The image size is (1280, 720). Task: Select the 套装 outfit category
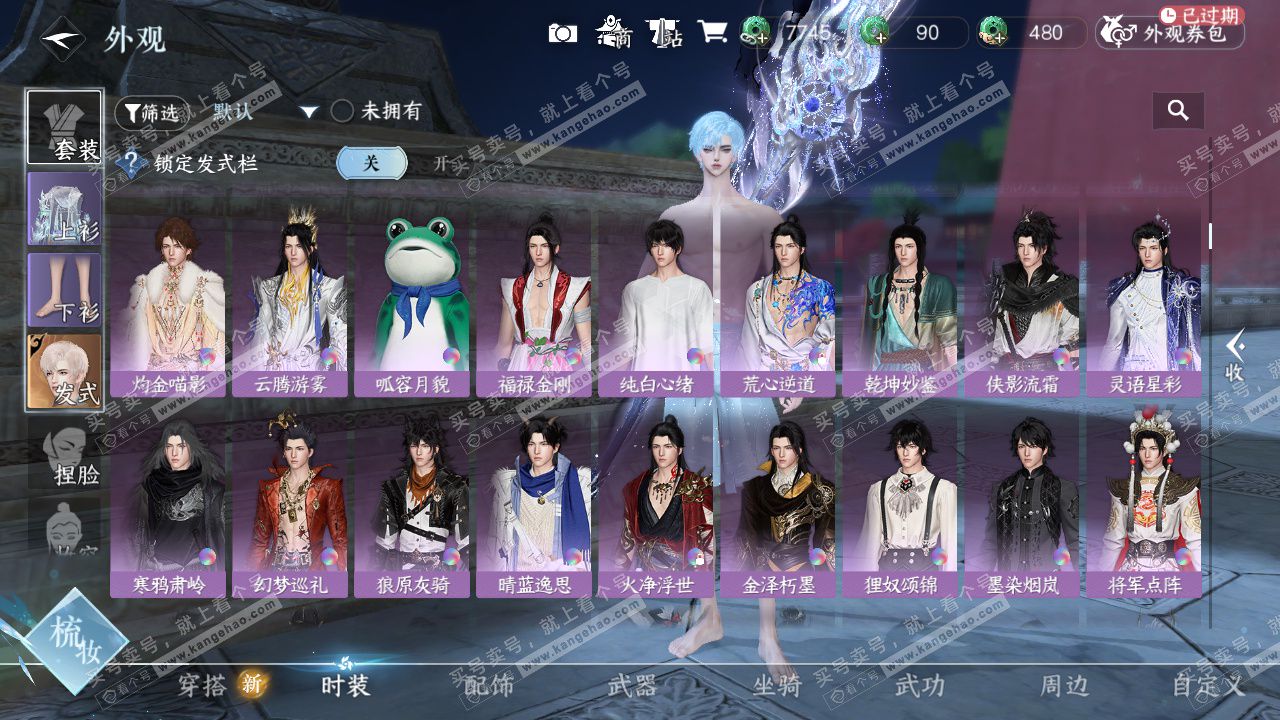(64, 127)
